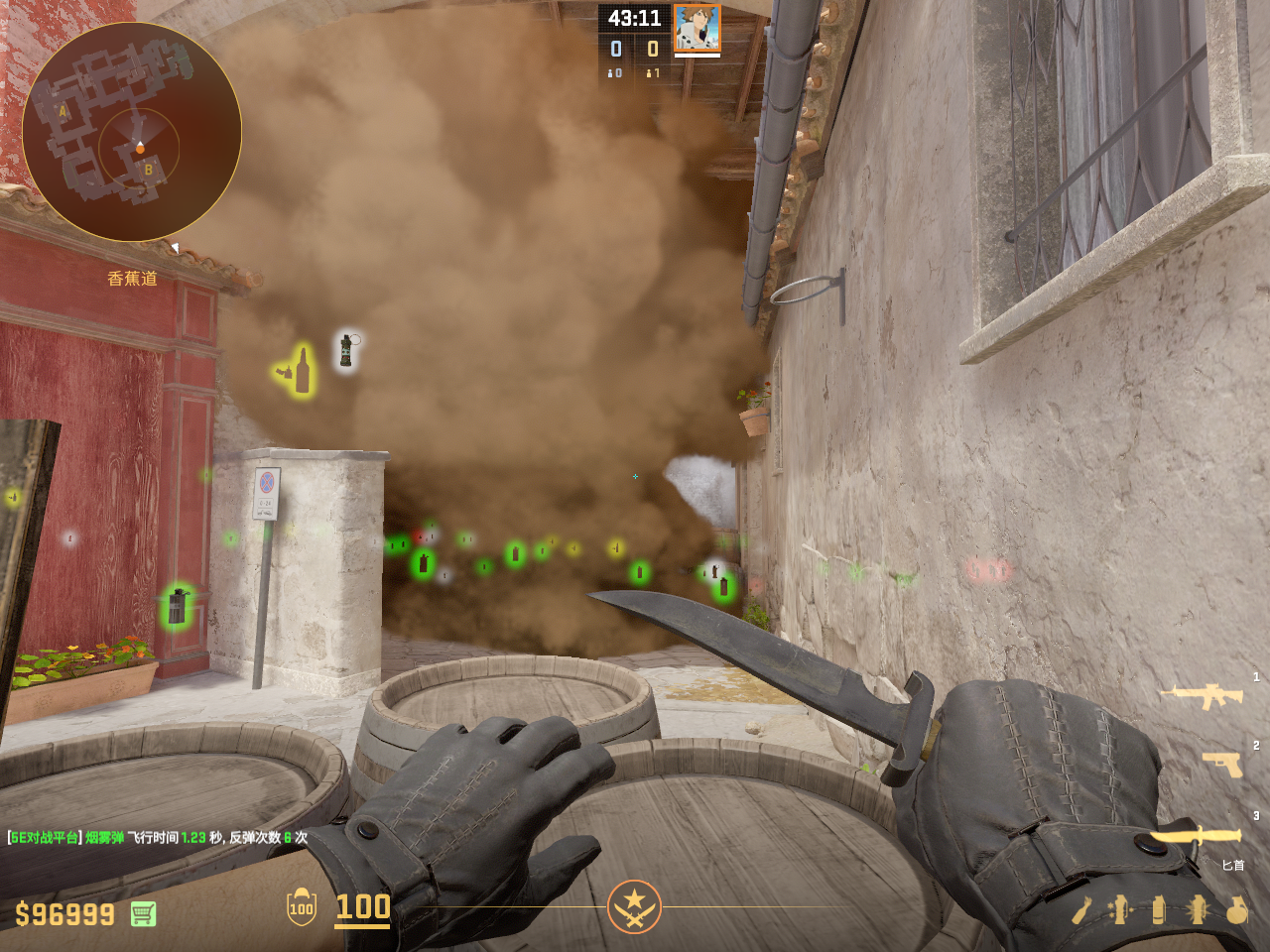Select the player avatar at top center
Screen dimensions: 1270x952
point(697,28)
